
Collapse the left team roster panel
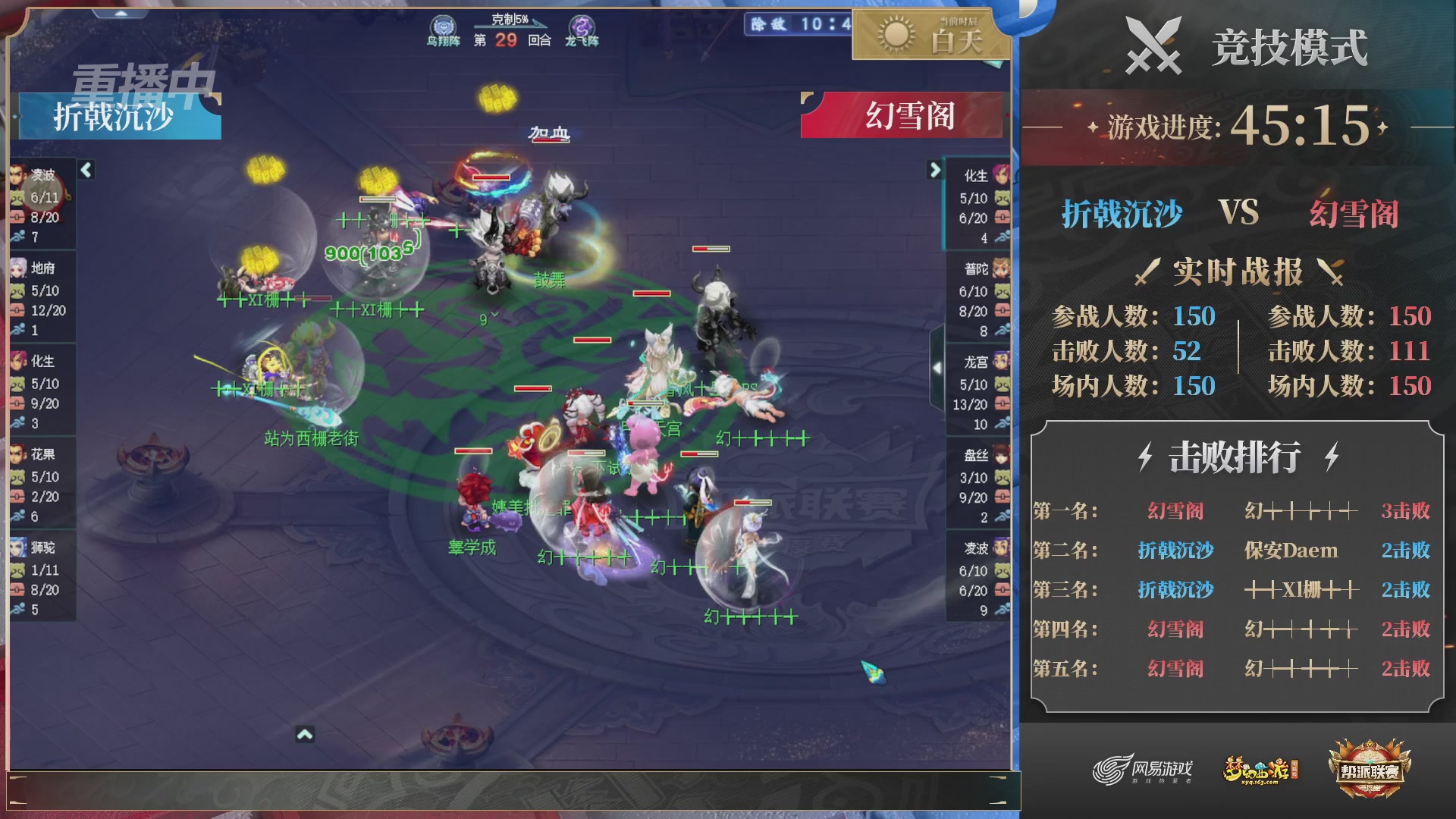[x=86, y=171]
